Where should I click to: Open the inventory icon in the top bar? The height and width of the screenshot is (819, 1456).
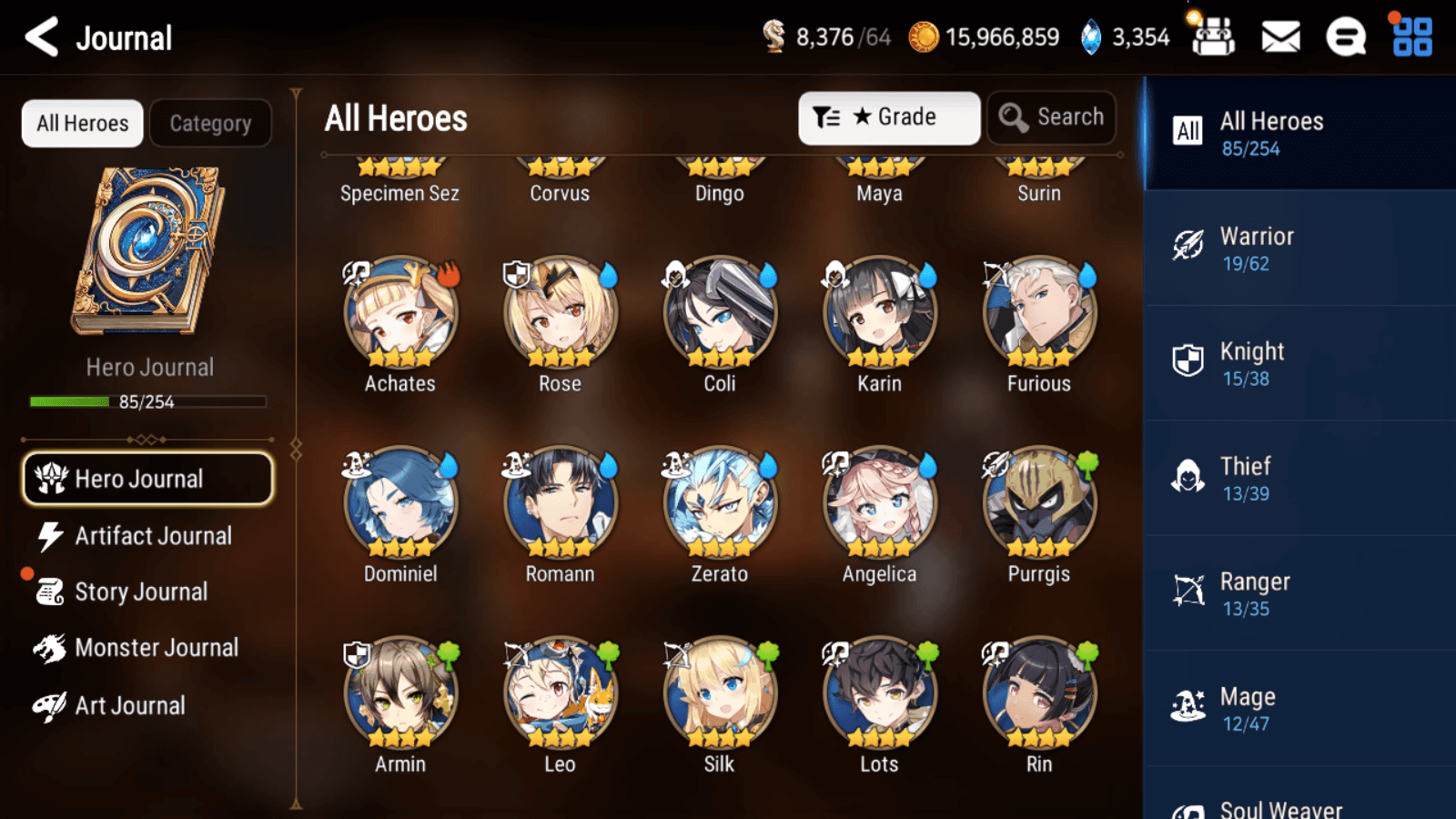[1213, 37]
